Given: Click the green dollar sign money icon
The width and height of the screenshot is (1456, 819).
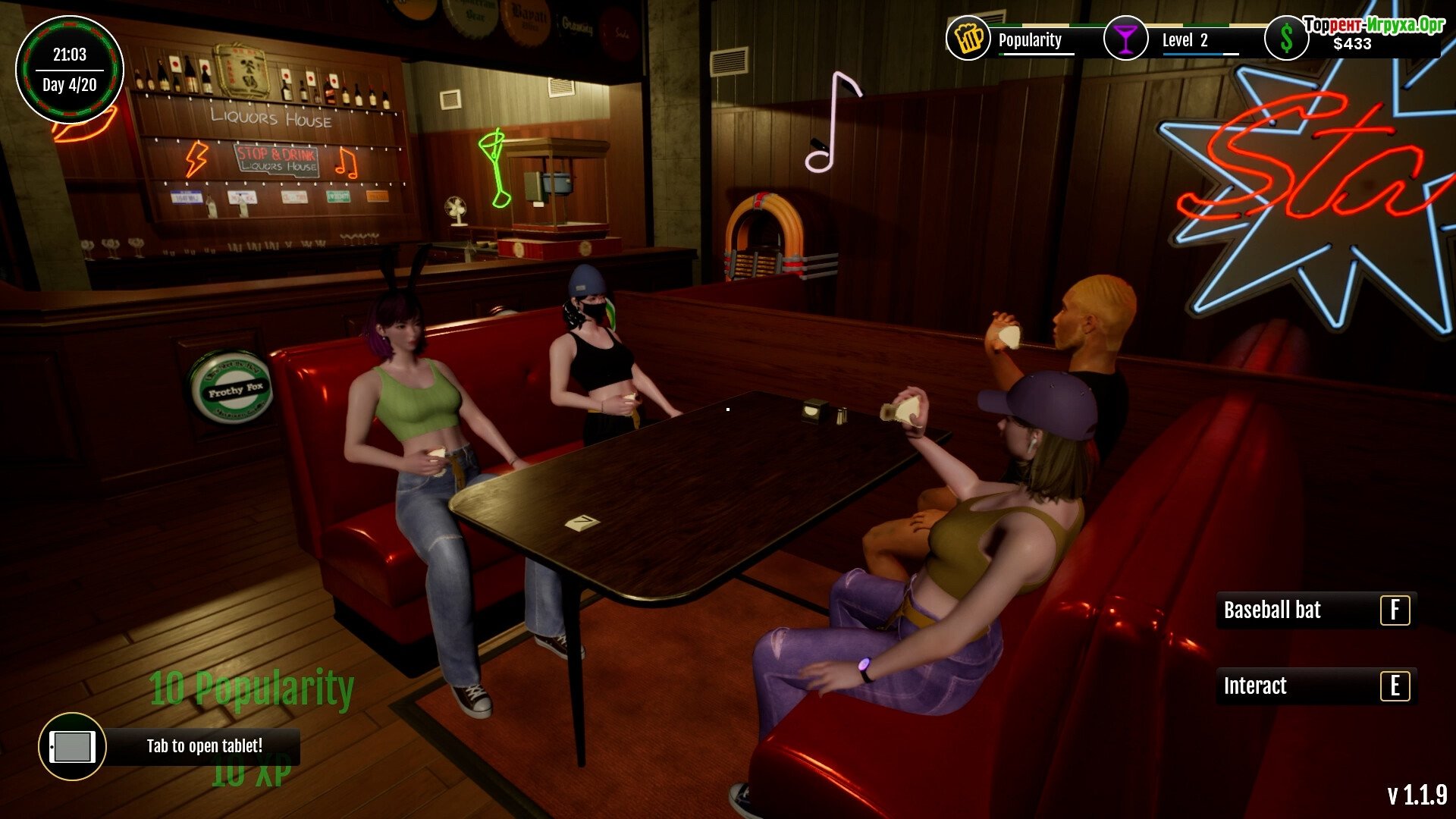Looking at the screenshot, I should 1286,39.
